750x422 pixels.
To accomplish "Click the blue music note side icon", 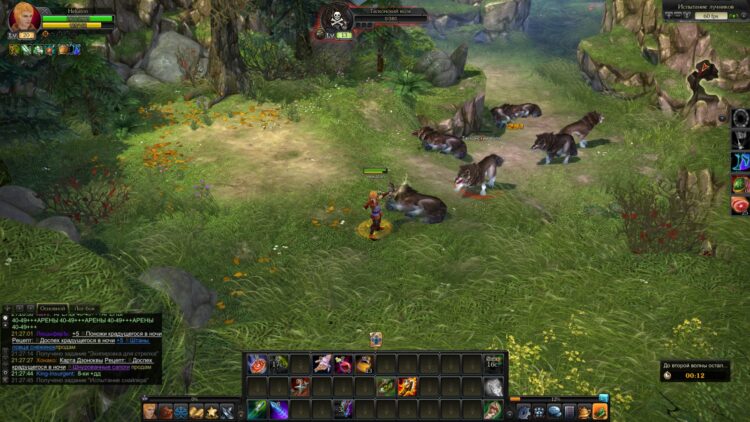I will click(x=740, y=161).
